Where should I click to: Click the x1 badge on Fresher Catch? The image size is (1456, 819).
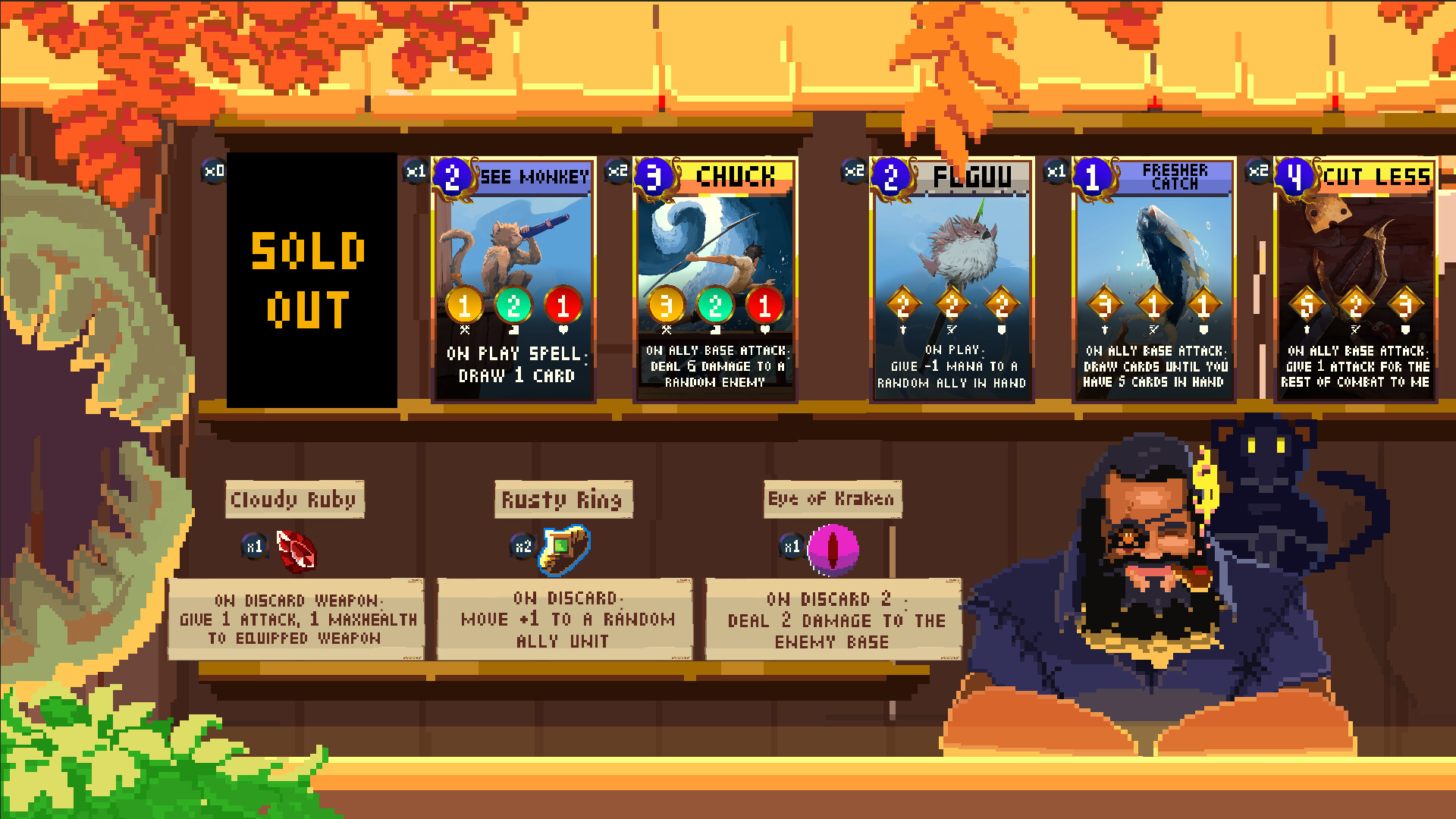tap(1055, 172)
